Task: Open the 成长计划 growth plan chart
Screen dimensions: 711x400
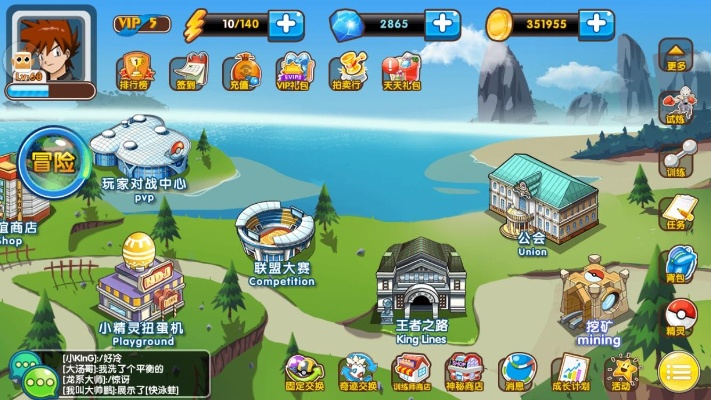Action: pyautogui.click(x=571, y=371)
